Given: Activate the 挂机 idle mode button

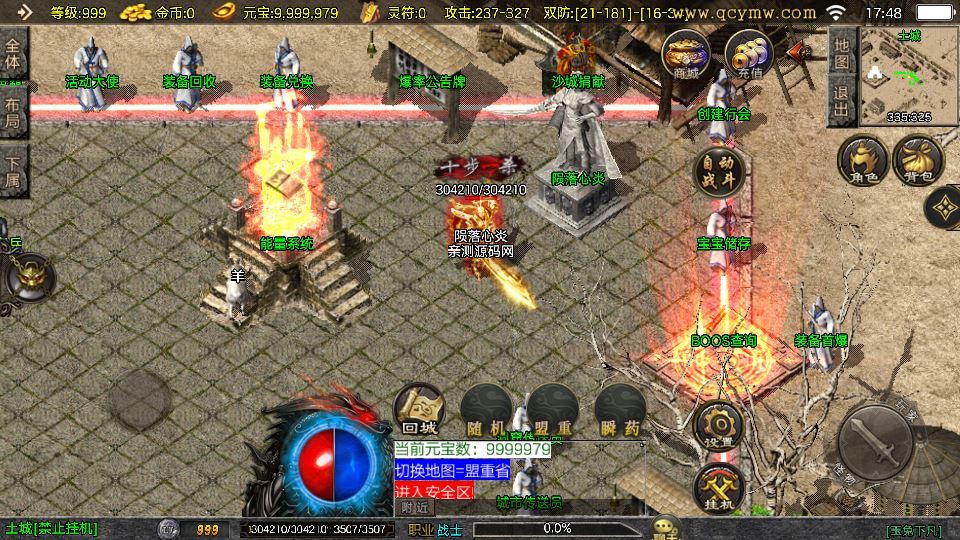Looking at the screenshot, I should pyautogui.click(x=718, y=487).
